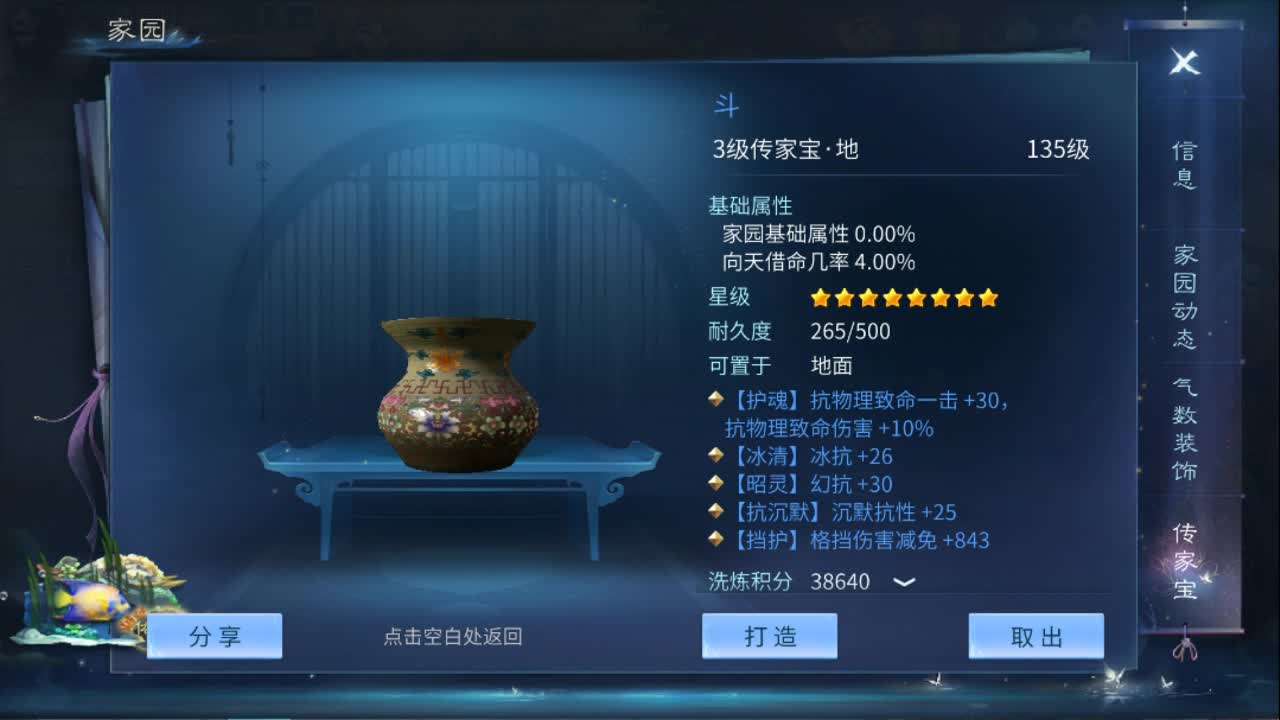Click the tropical fish decoration at bottom left

(88, 602)
